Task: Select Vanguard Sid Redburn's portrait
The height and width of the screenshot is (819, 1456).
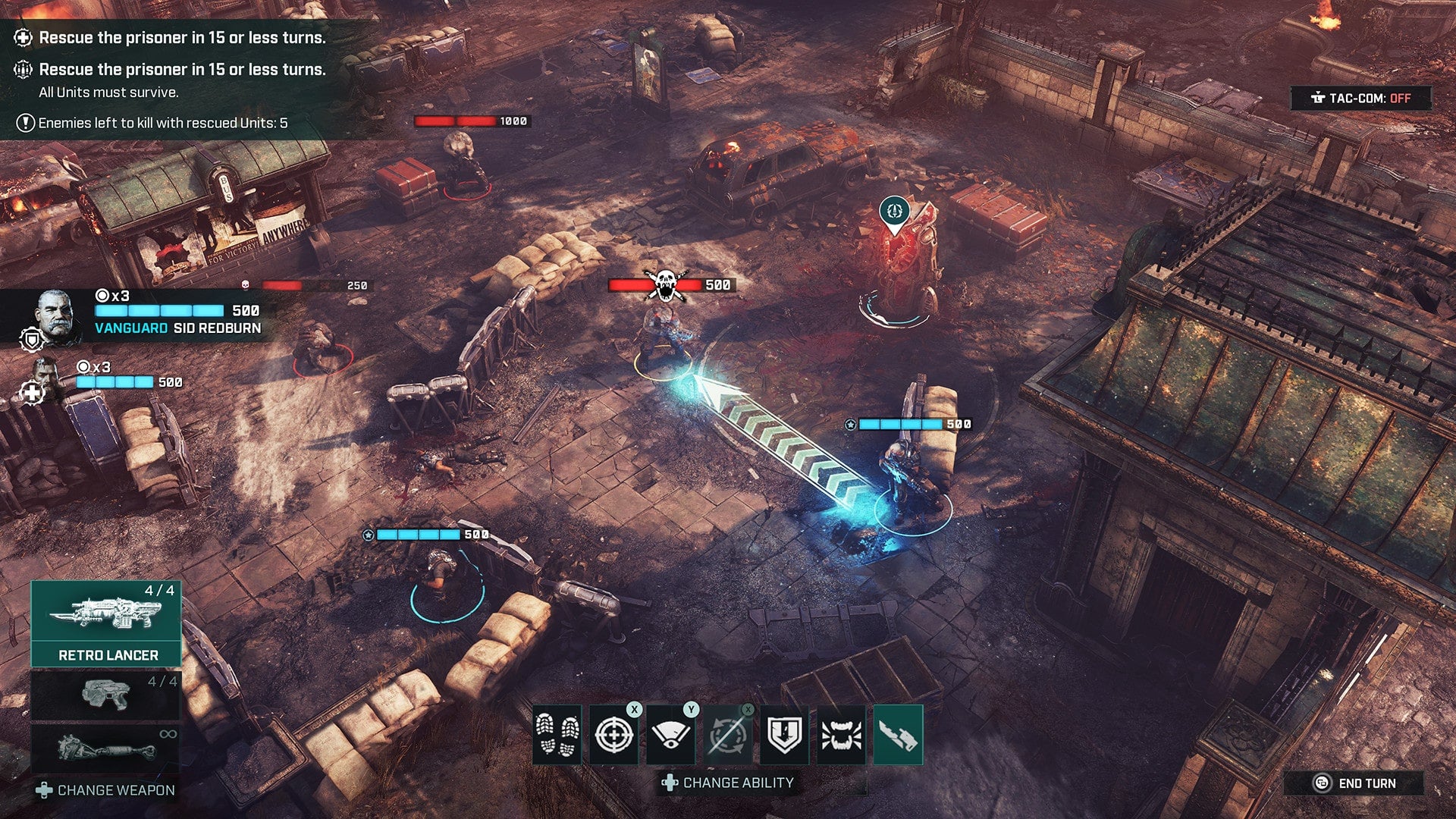Action: [53, 315]
